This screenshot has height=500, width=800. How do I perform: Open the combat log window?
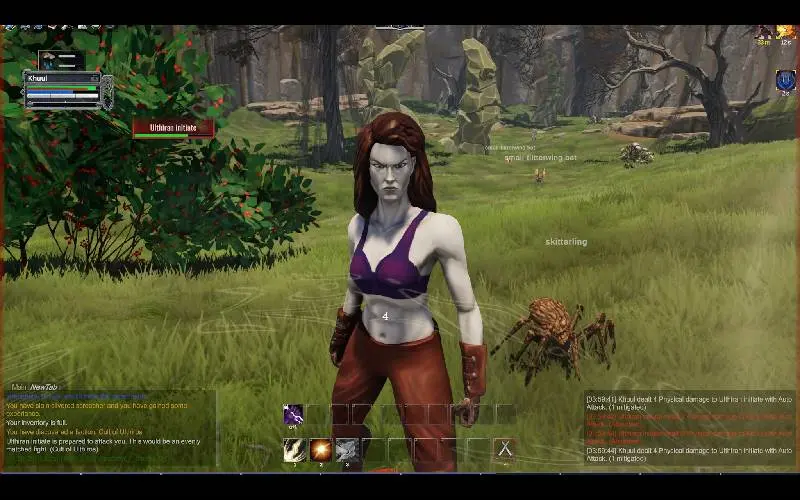688,426
